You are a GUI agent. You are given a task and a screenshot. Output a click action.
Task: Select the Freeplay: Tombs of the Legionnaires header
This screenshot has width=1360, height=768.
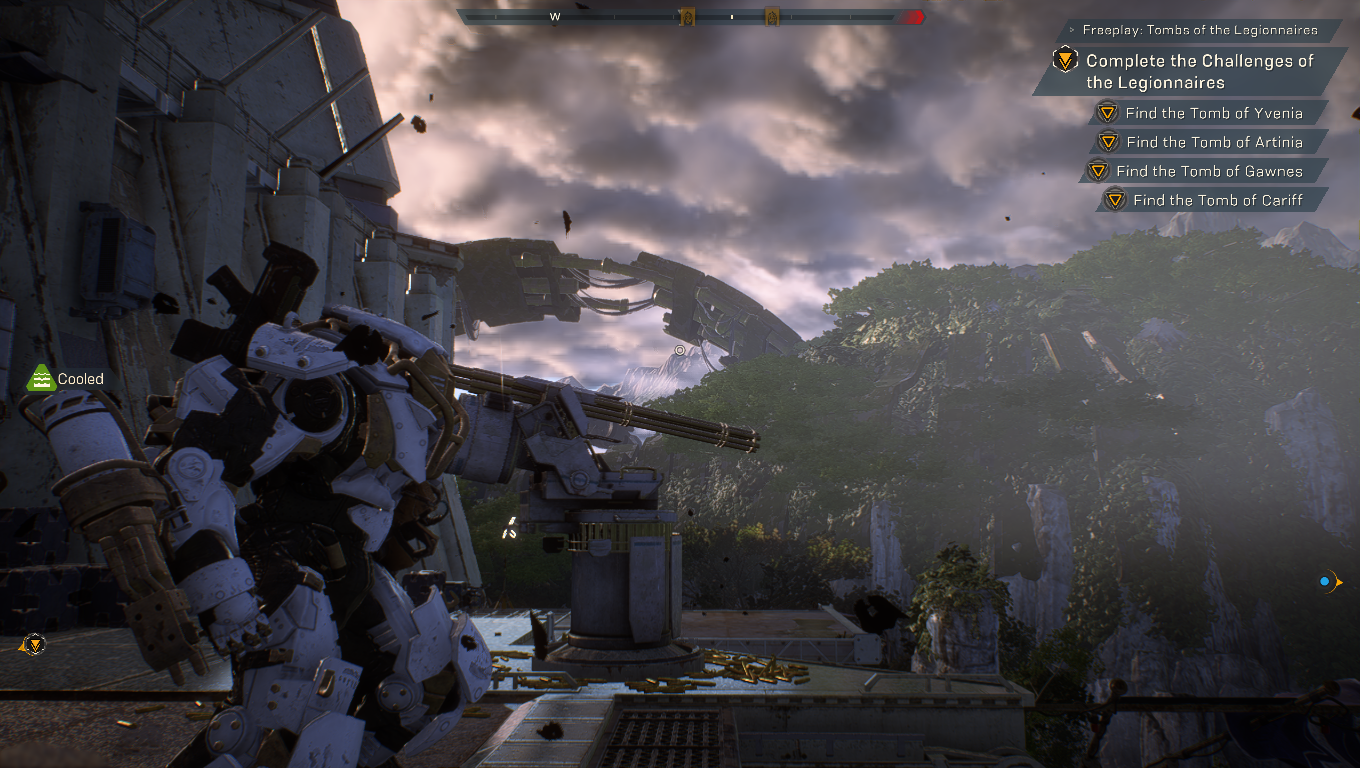[1199, 30]
